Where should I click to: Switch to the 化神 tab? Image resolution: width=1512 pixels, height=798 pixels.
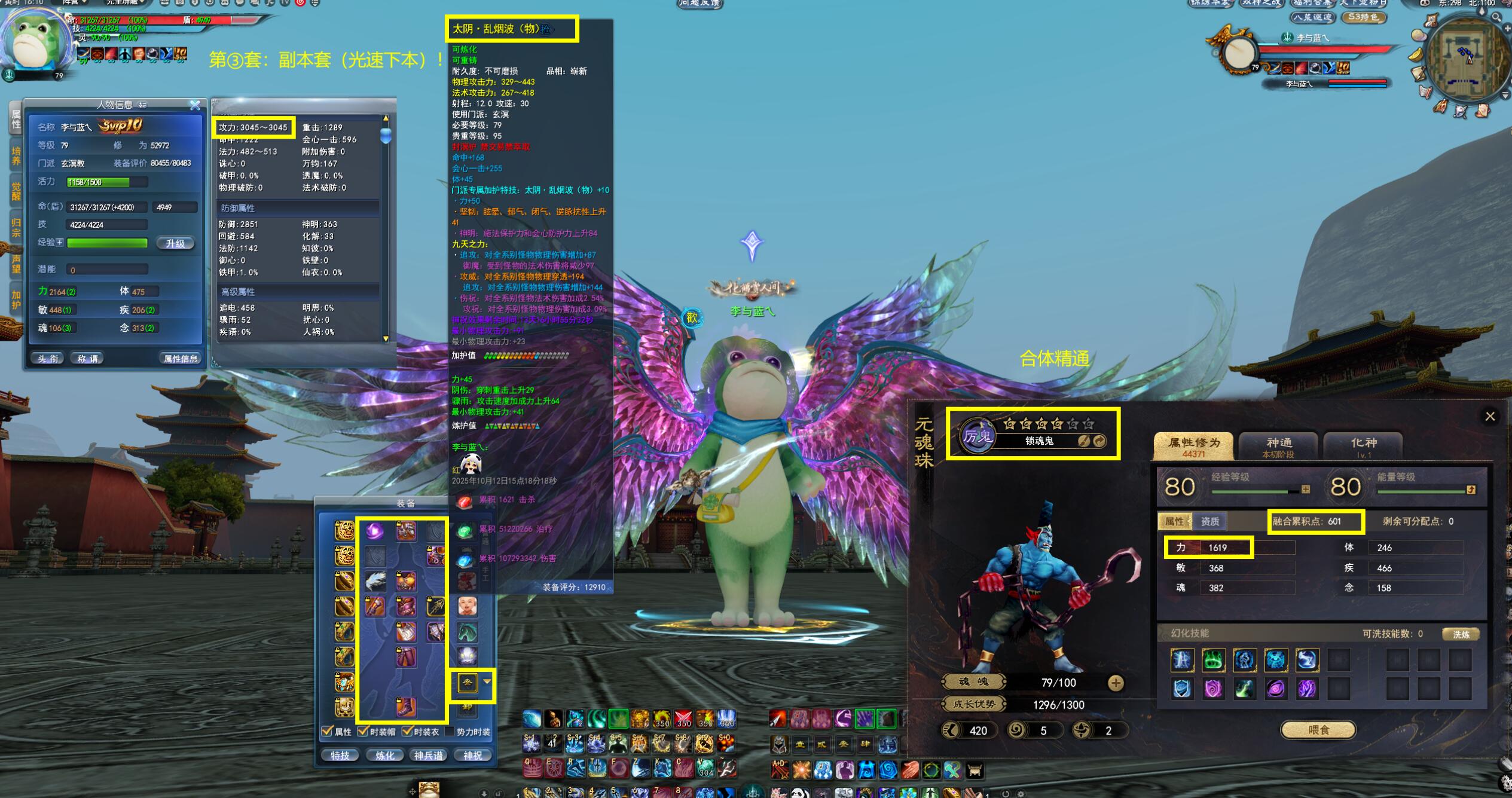click(x=1363, y=446)
